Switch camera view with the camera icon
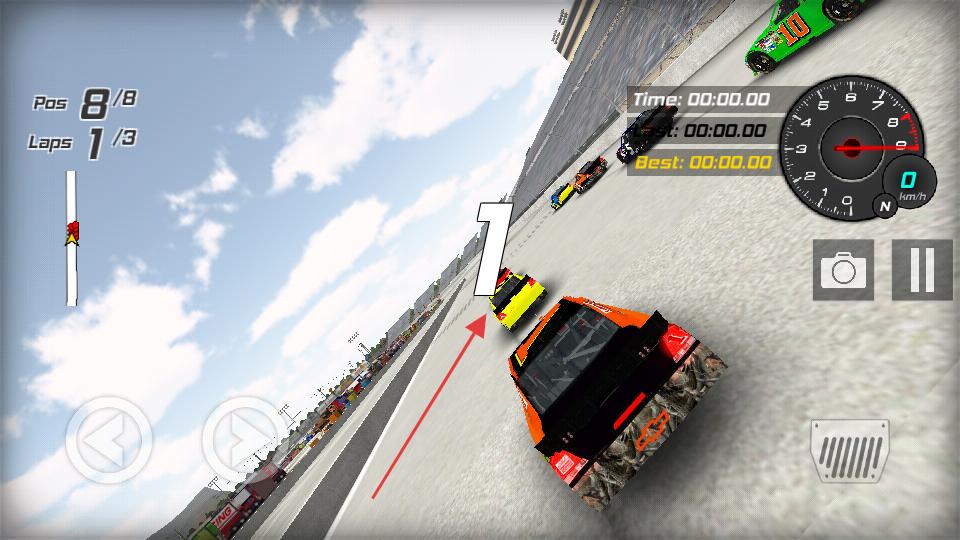Image resolution: width=960 pixels, height=540 pixels. point(843,269)
